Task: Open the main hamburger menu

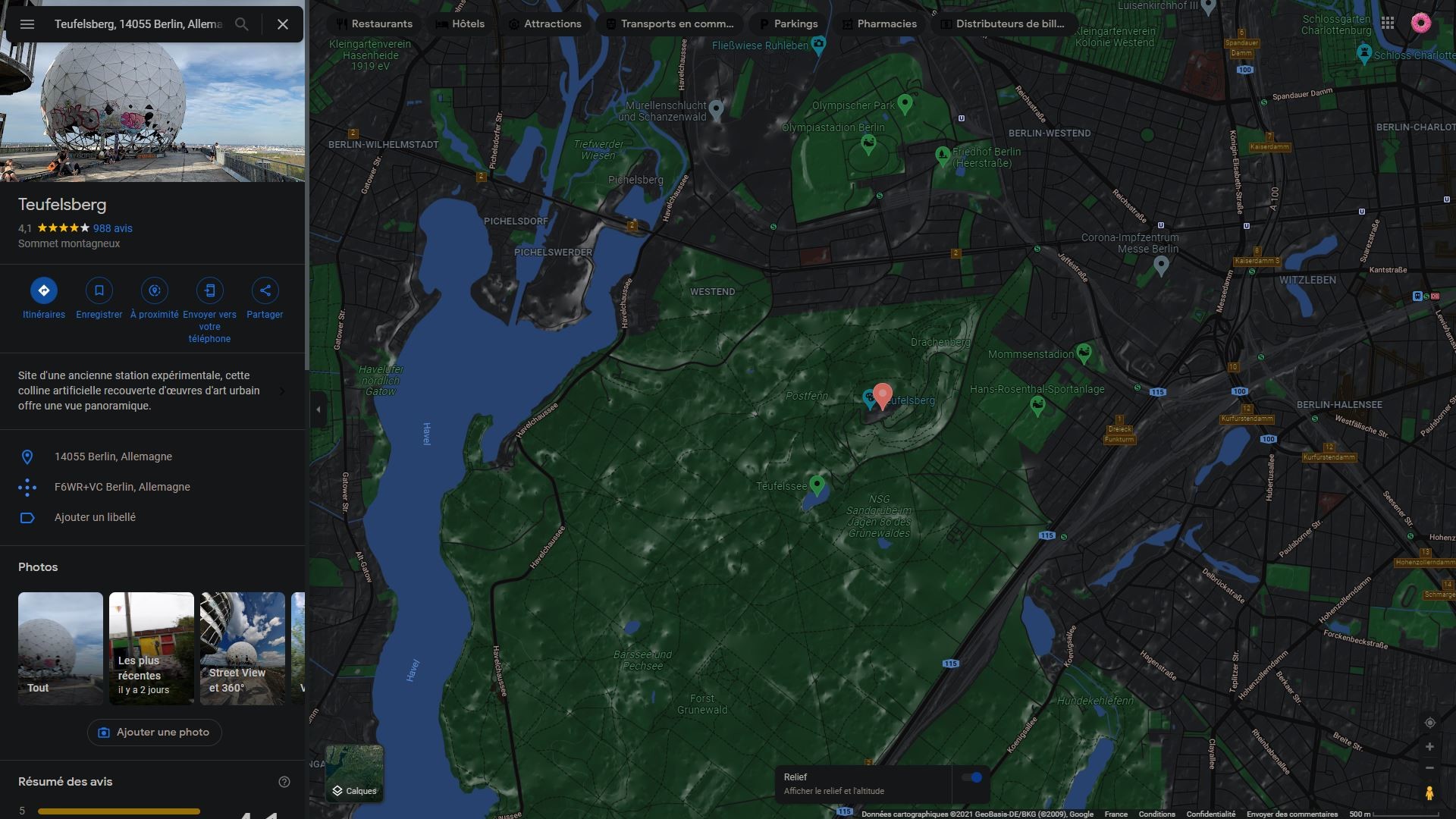Action: (27, 24)
